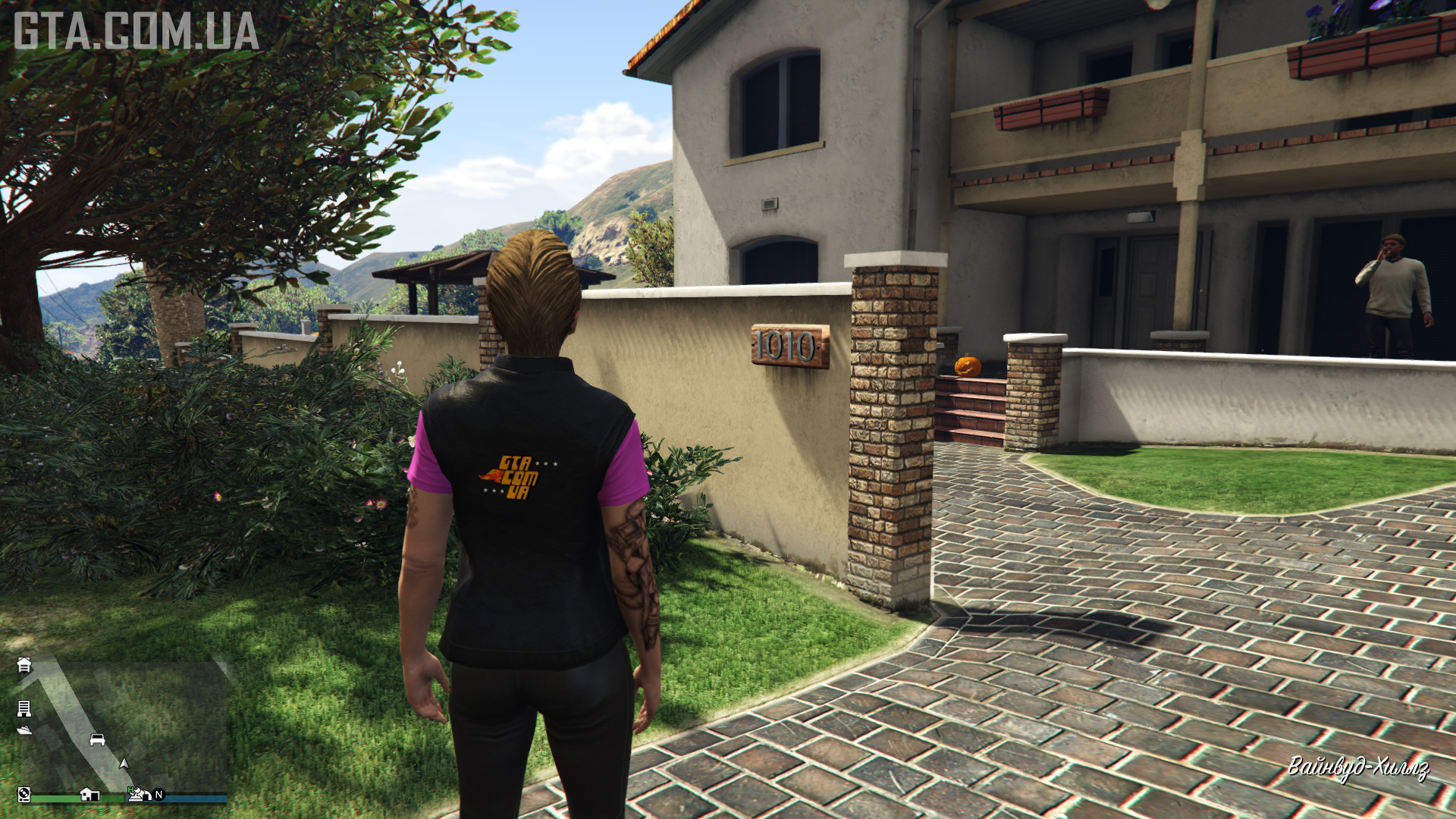Select the record turntable blip on minimap
The image size is (1456, 819).
coord(24,794)
